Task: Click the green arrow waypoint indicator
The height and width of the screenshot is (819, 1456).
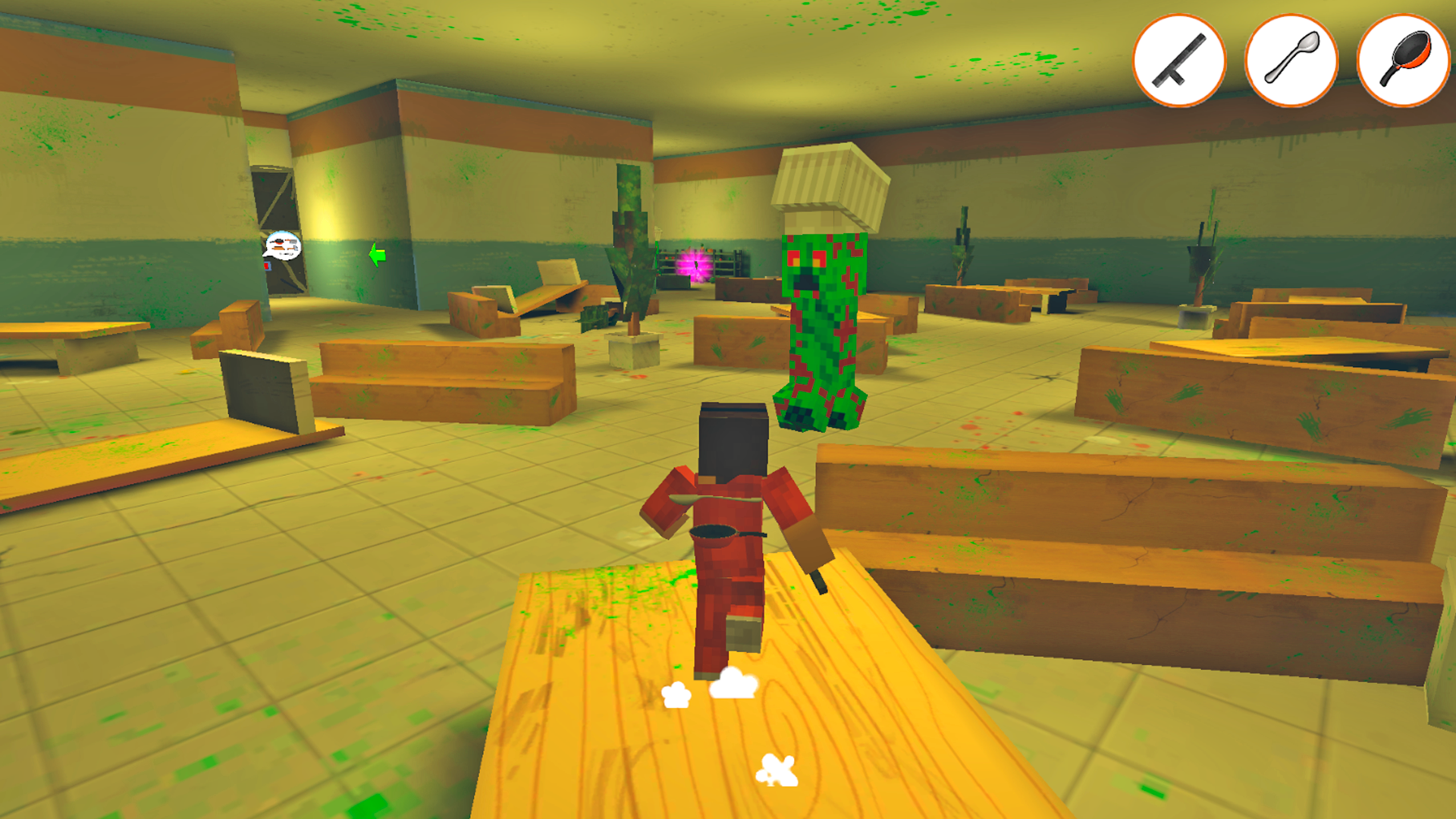Action: click(377, 256)
